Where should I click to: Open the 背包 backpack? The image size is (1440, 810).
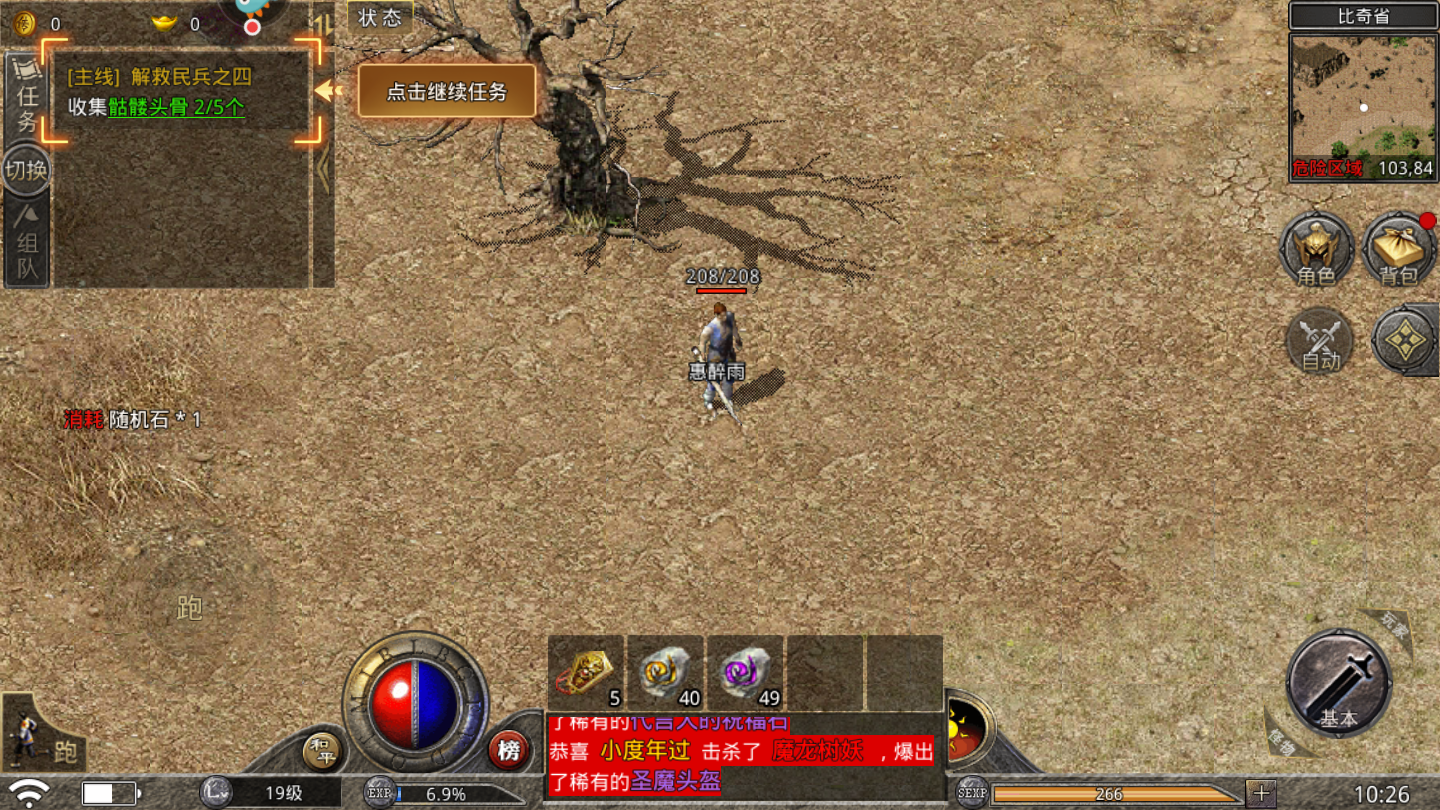(1399, 250)
